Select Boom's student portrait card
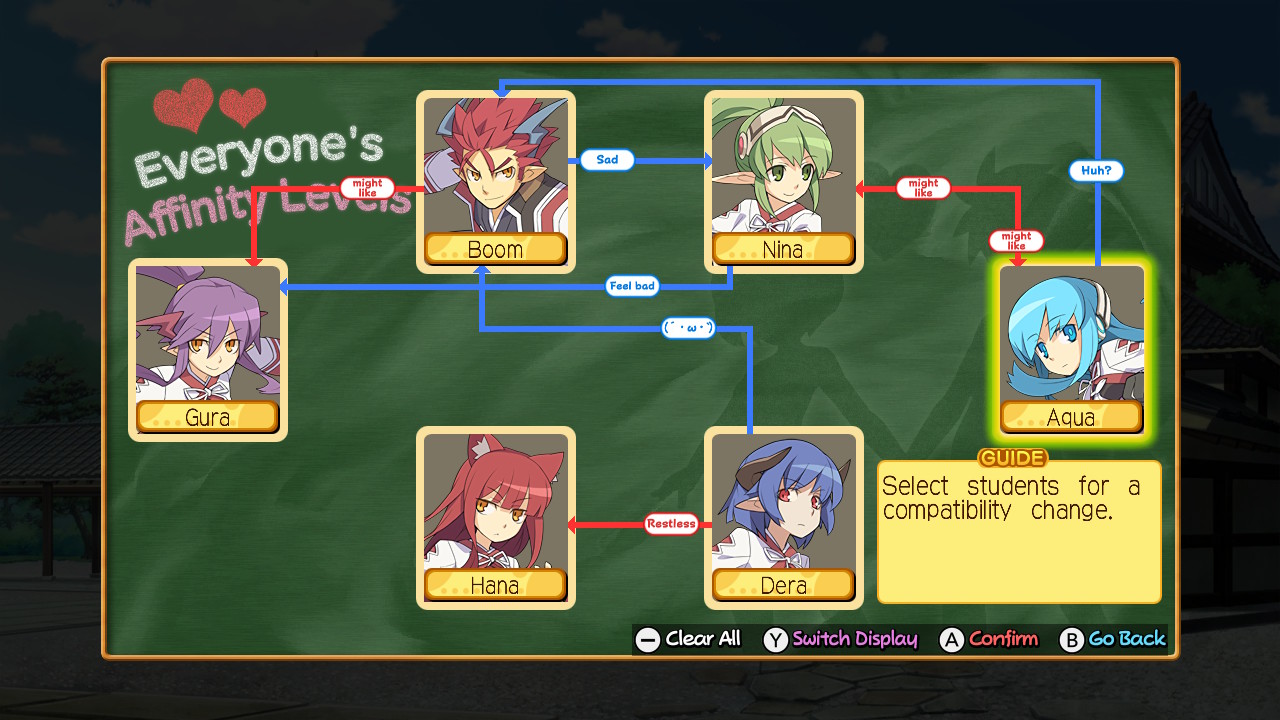The height and width of the screenshot is (720, 1280). pos(495,182)
